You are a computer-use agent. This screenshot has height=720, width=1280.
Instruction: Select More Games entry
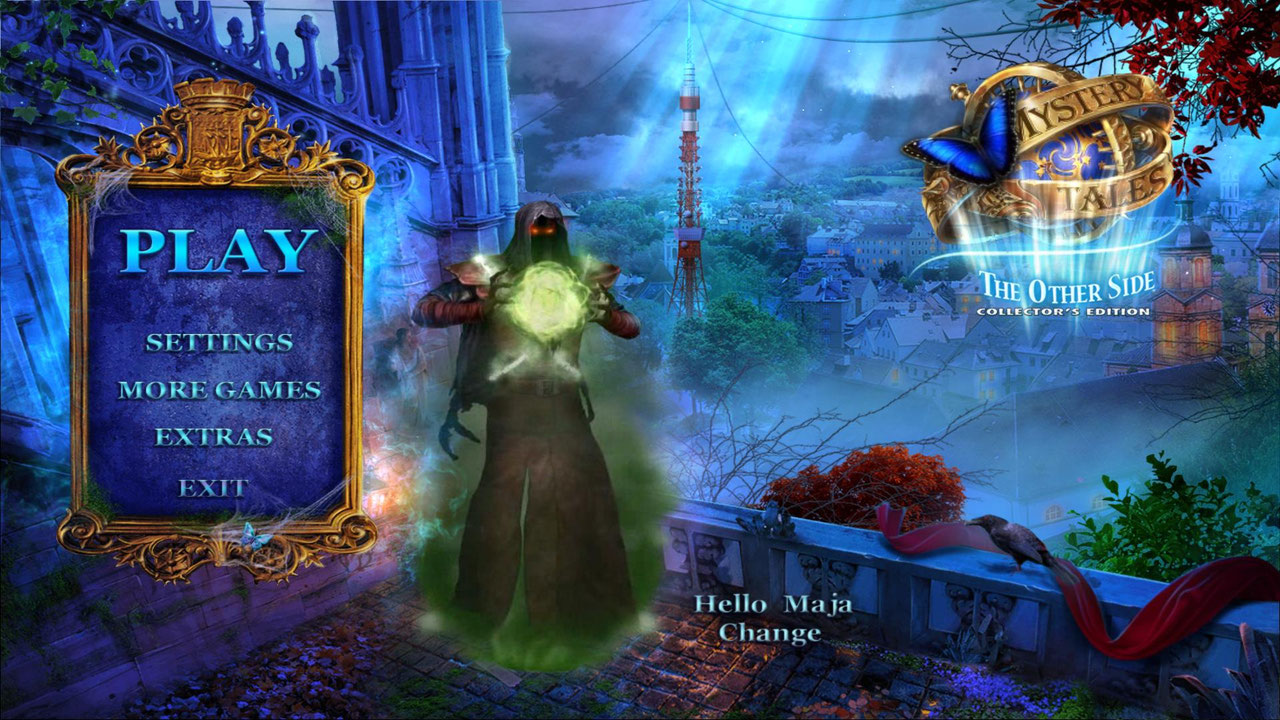pyautogui.click(x=219, y=390)
